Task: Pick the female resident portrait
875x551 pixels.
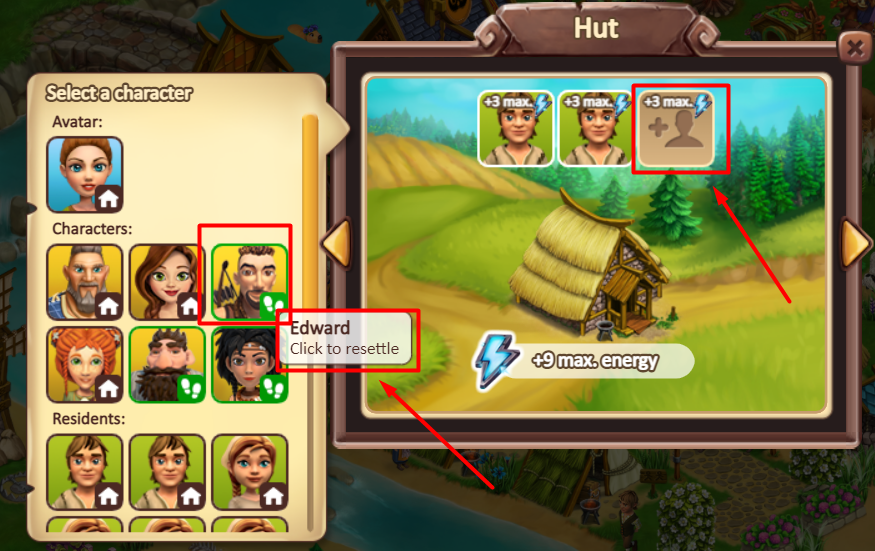Action: coord(249,471)
